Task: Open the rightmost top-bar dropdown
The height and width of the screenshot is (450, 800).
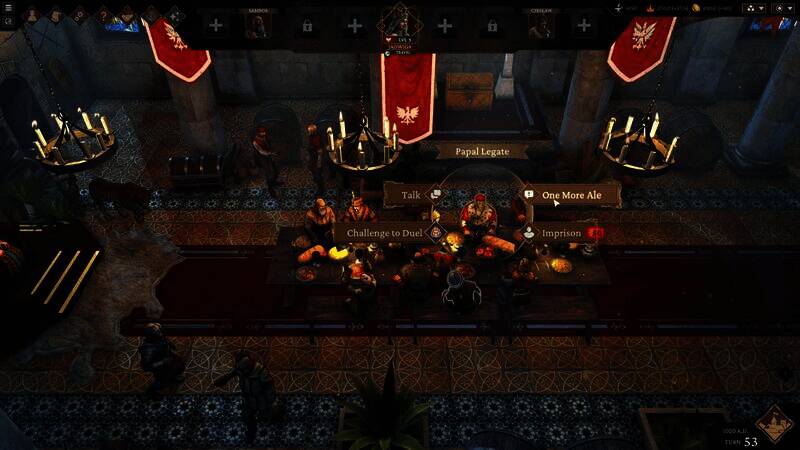Action: (780, 8)
